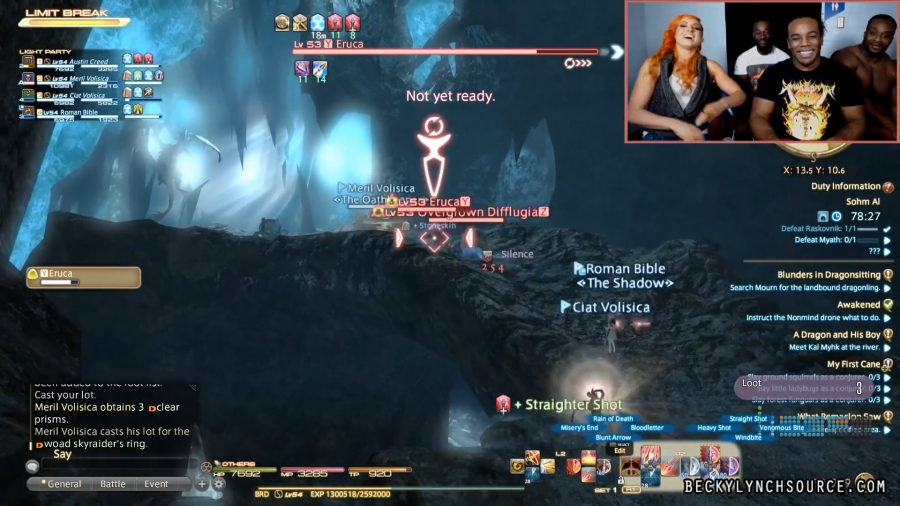
Task: Open the Battle chat log tab
Action: 113,484
